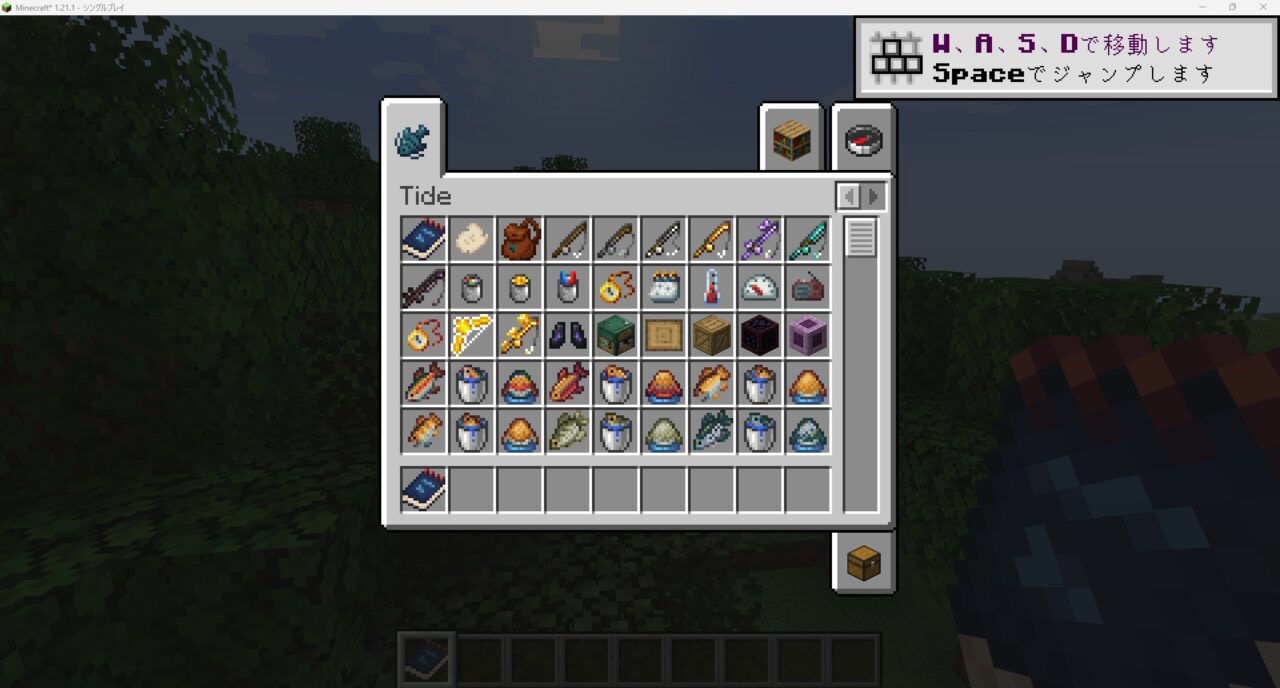
Task: Go to the next tab page arrow
Action: pyautogui.click(x=874, y=196)
